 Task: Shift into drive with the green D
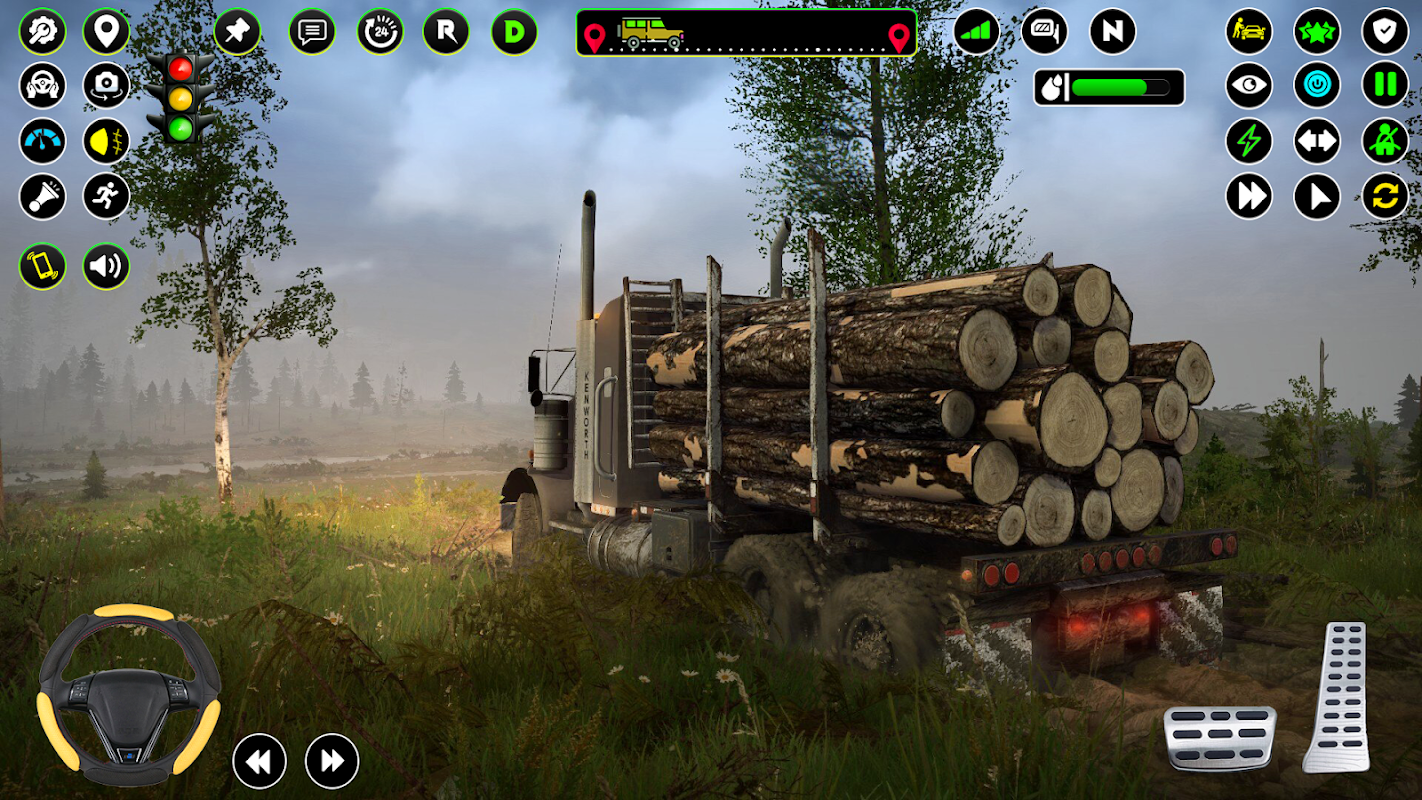click(514, 32)
